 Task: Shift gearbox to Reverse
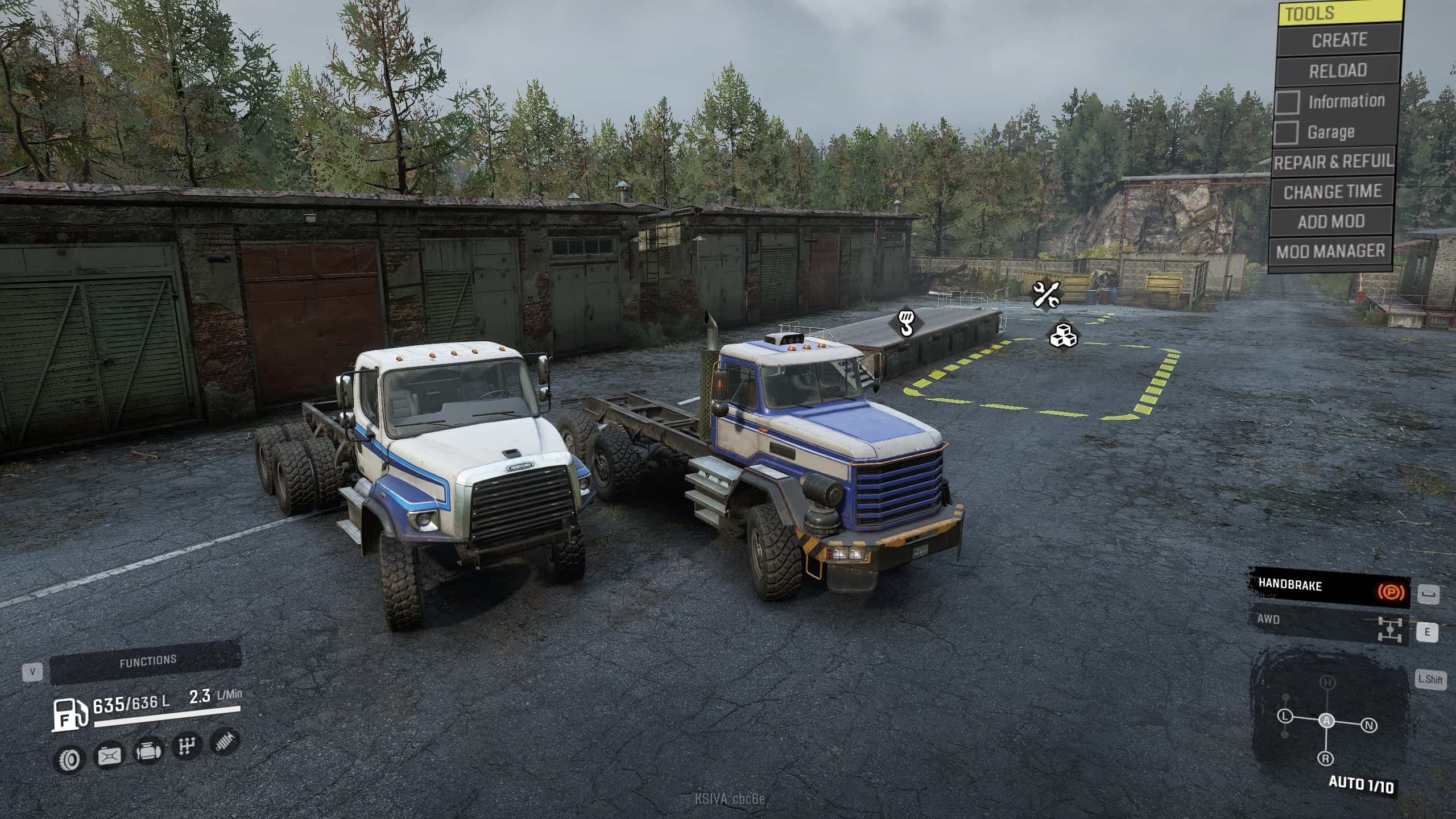[x=1326, y=758]
